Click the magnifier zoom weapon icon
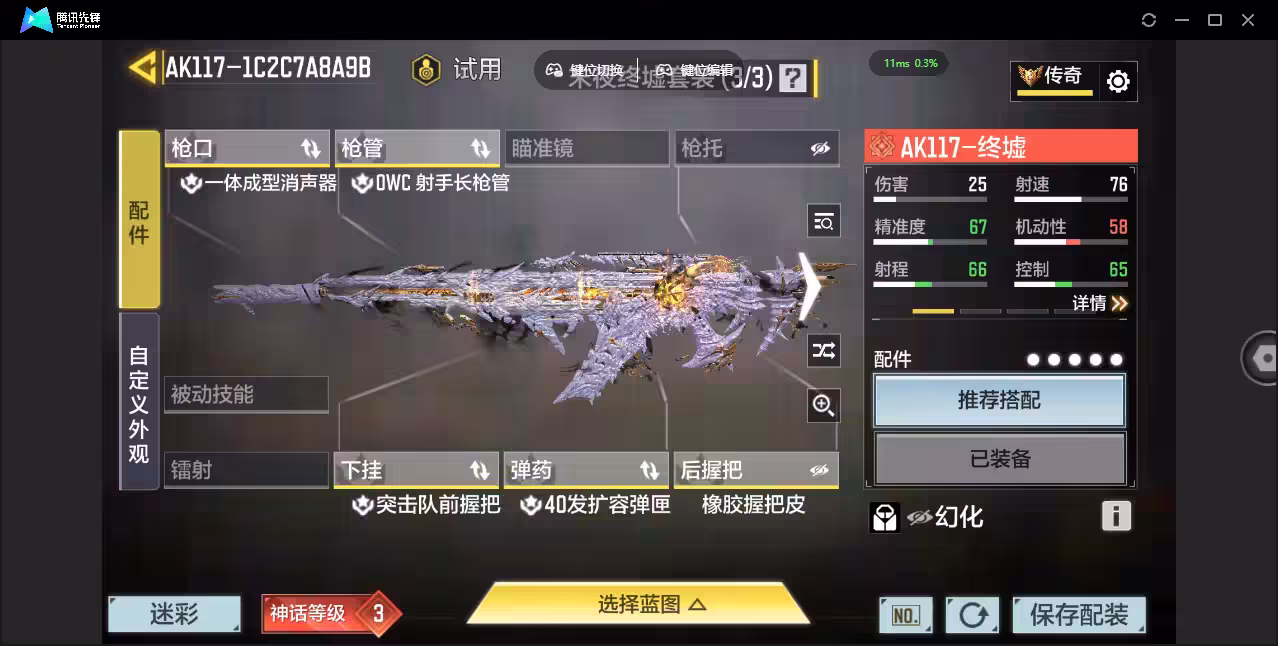 click(824, 405)
